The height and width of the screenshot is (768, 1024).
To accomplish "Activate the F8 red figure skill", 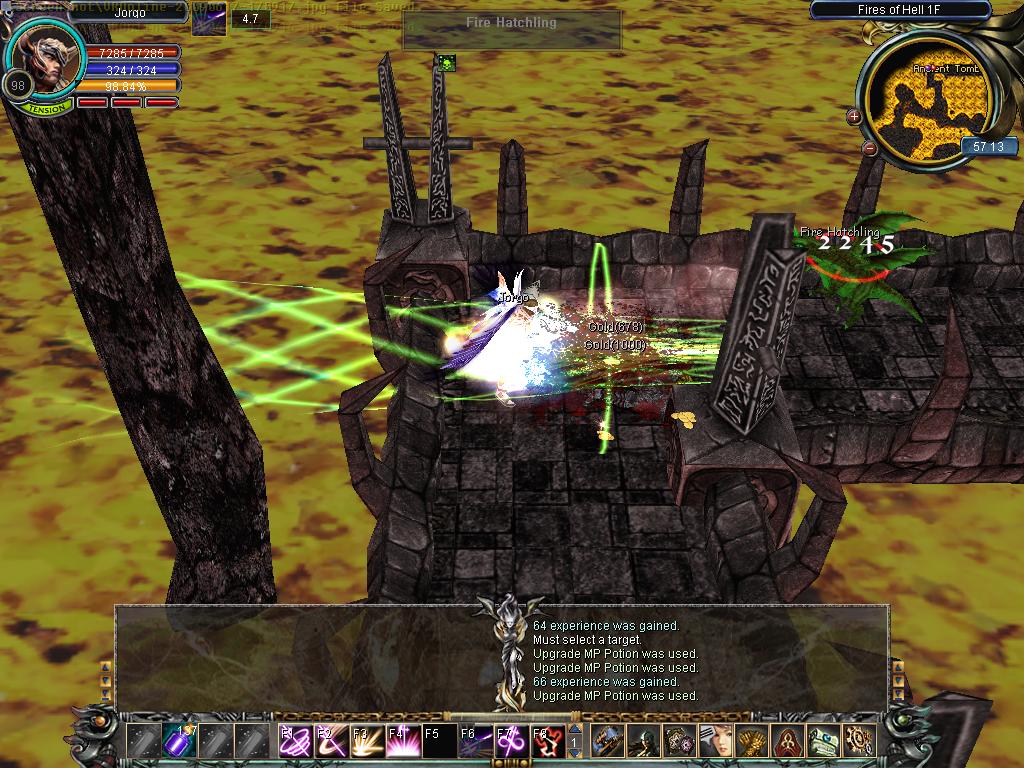I will [546, 741].
